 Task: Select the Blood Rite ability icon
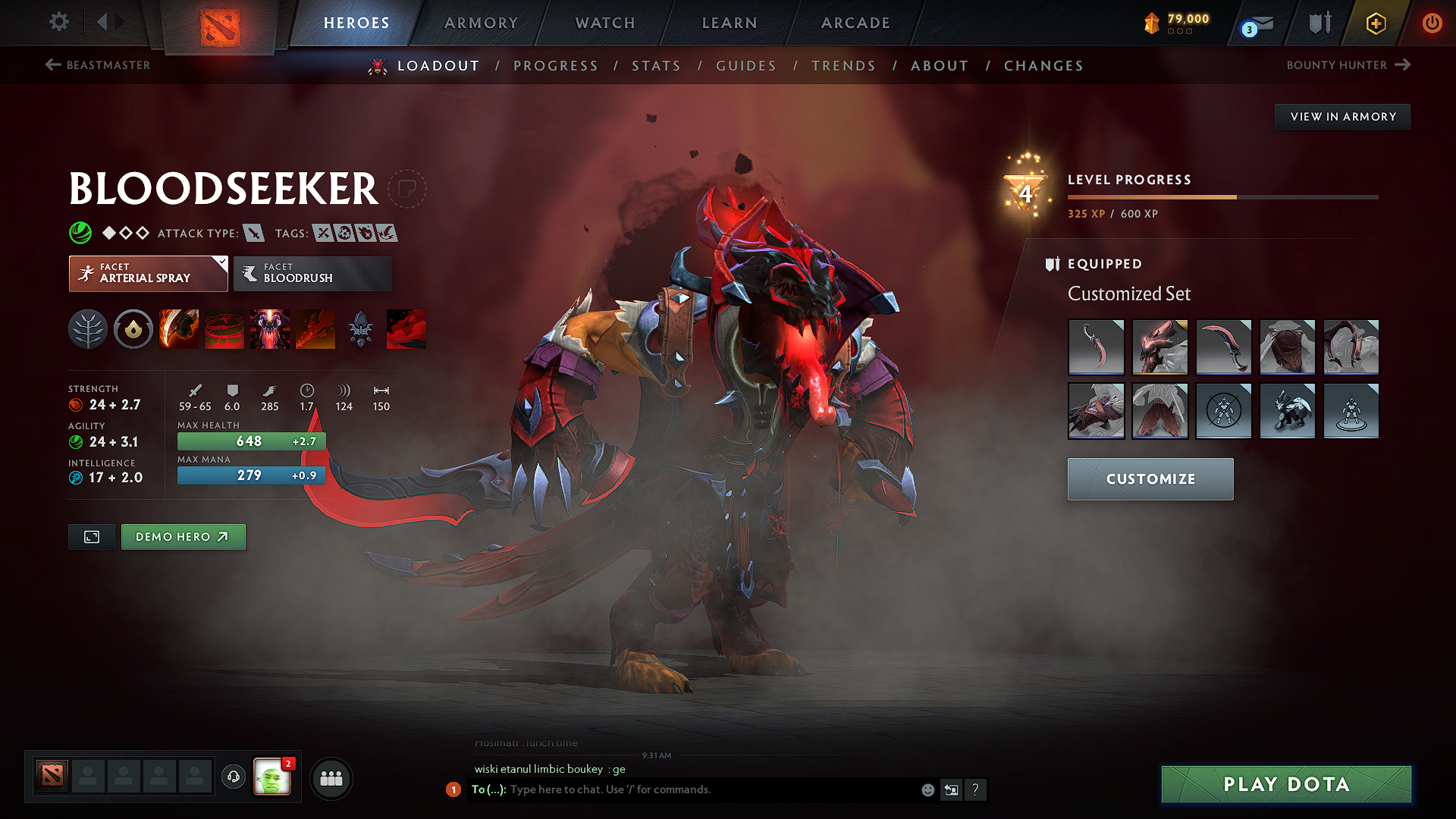click(224, 329)
